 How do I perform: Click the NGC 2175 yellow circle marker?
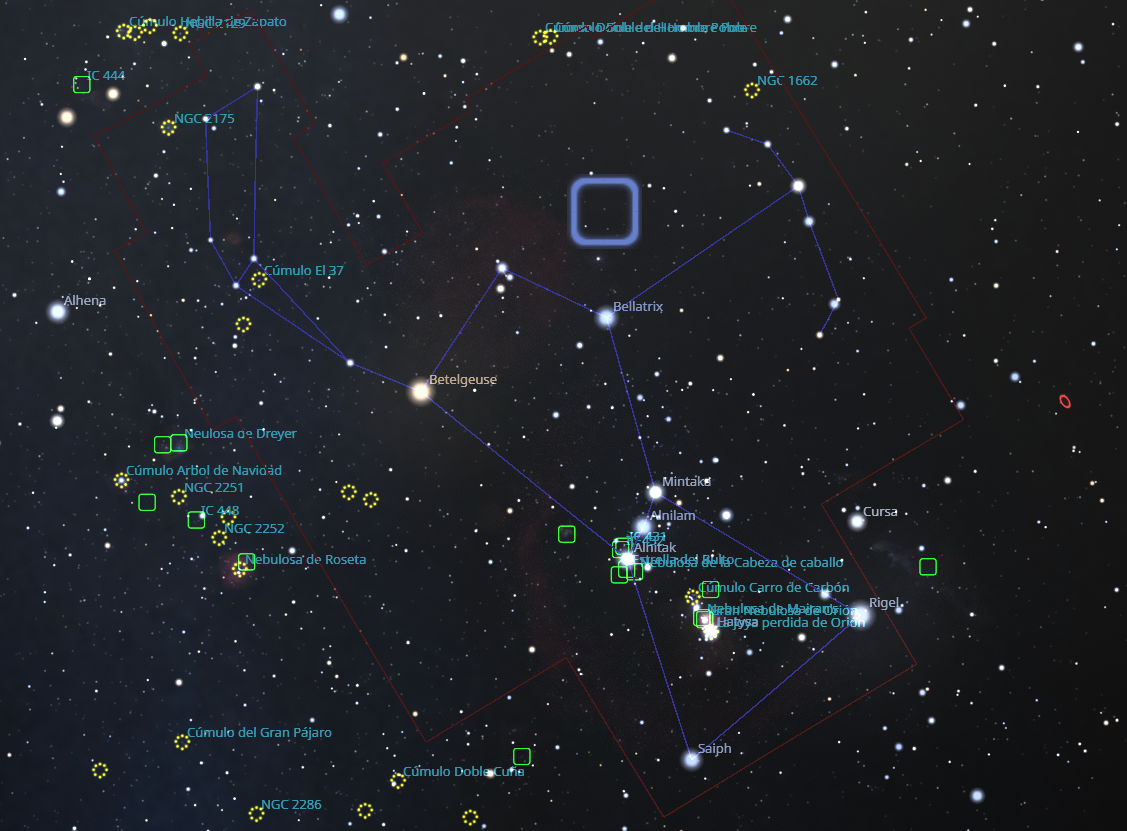tap(168, 127)
